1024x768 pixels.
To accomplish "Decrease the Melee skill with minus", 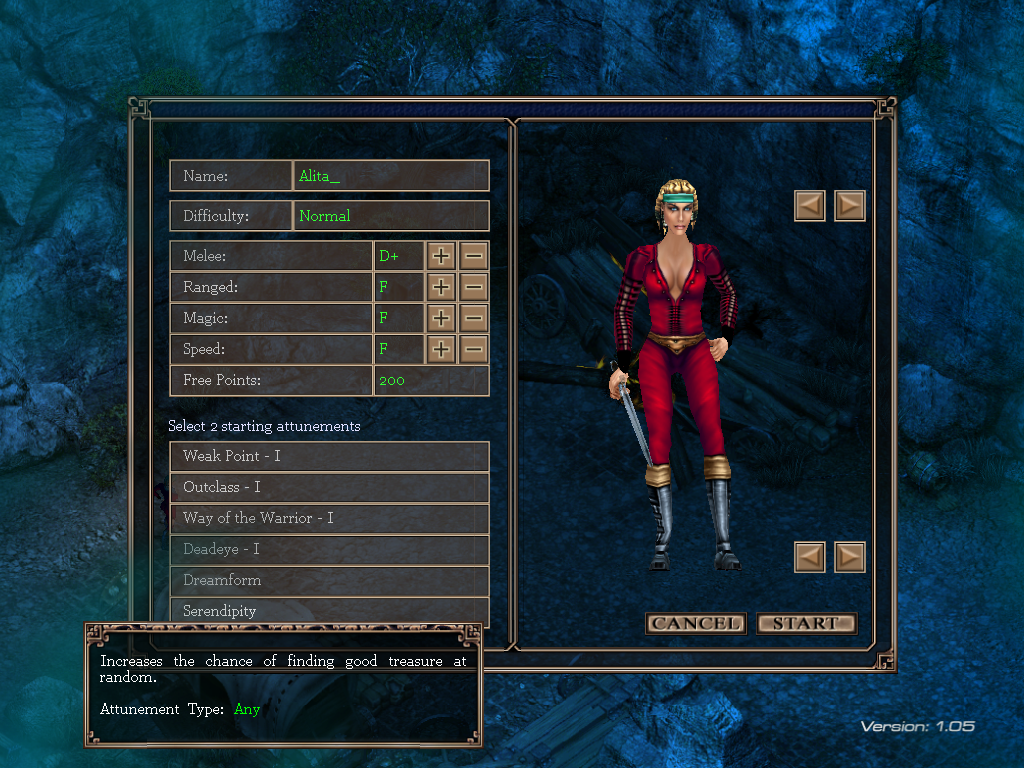I will pos(474,256).
